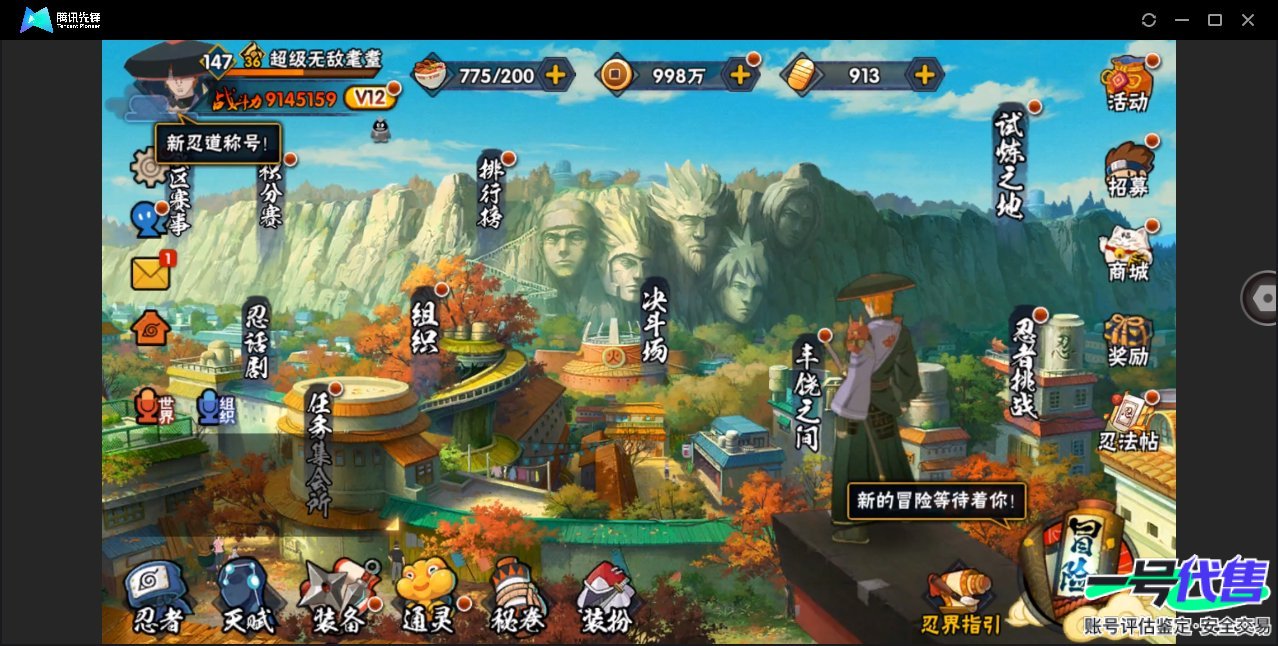Open the 活动 events menu
Screen dimensions: 1278x646
point(1127,84)
